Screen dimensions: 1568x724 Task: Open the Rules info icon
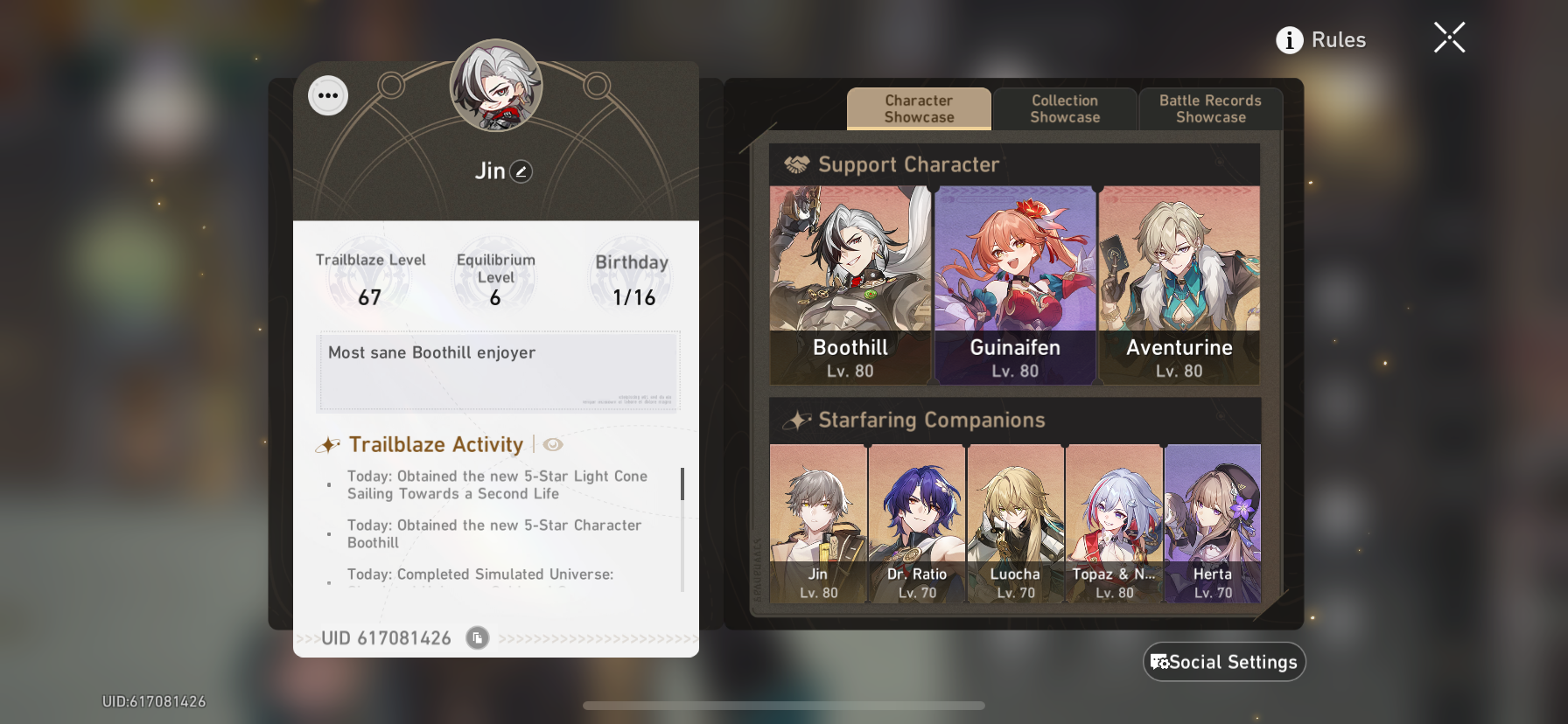click(1288, 39)
